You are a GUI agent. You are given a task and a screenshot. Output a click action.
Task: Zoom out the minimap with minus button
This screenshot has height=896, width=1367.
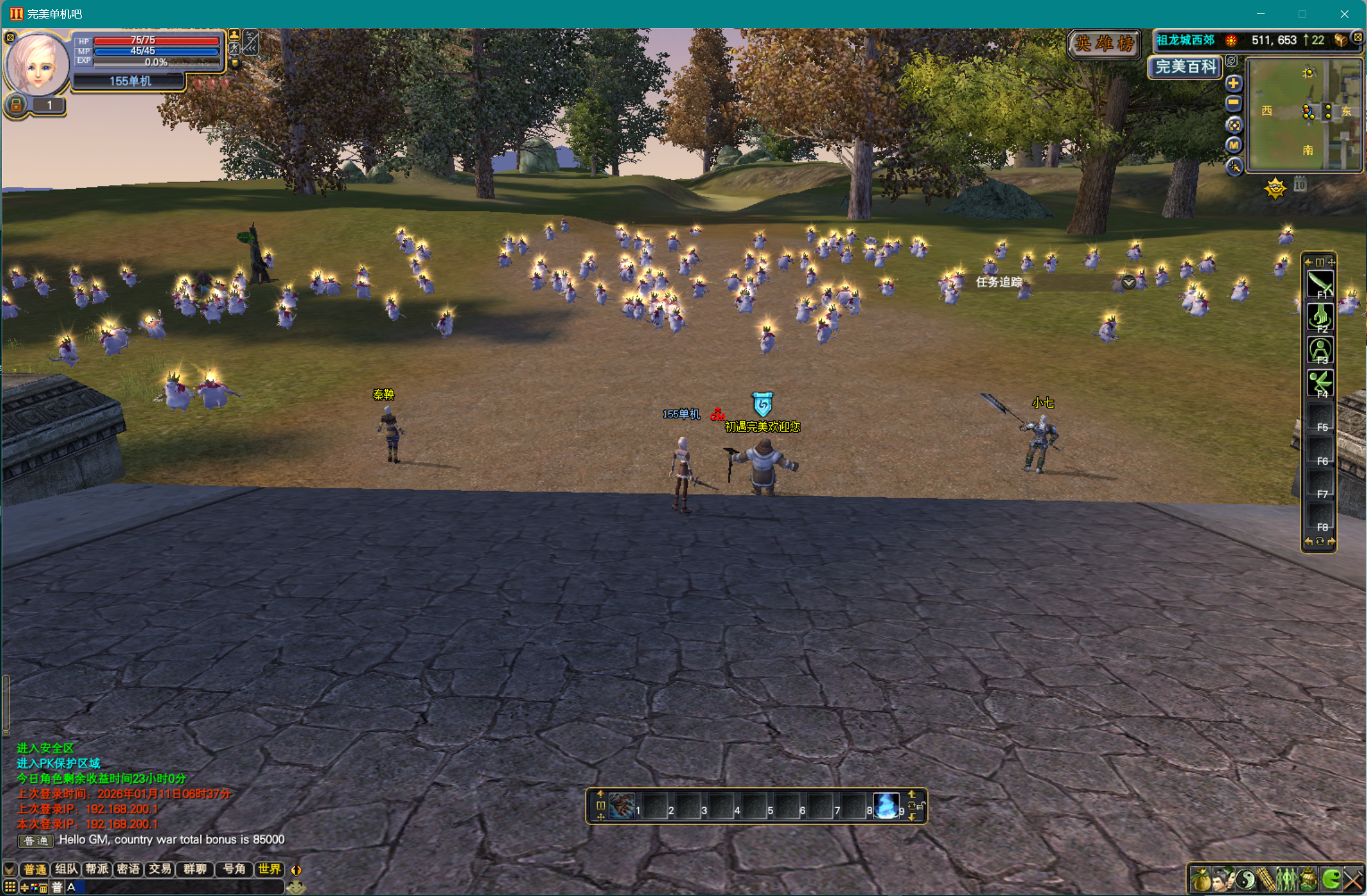click(1233, 103)
